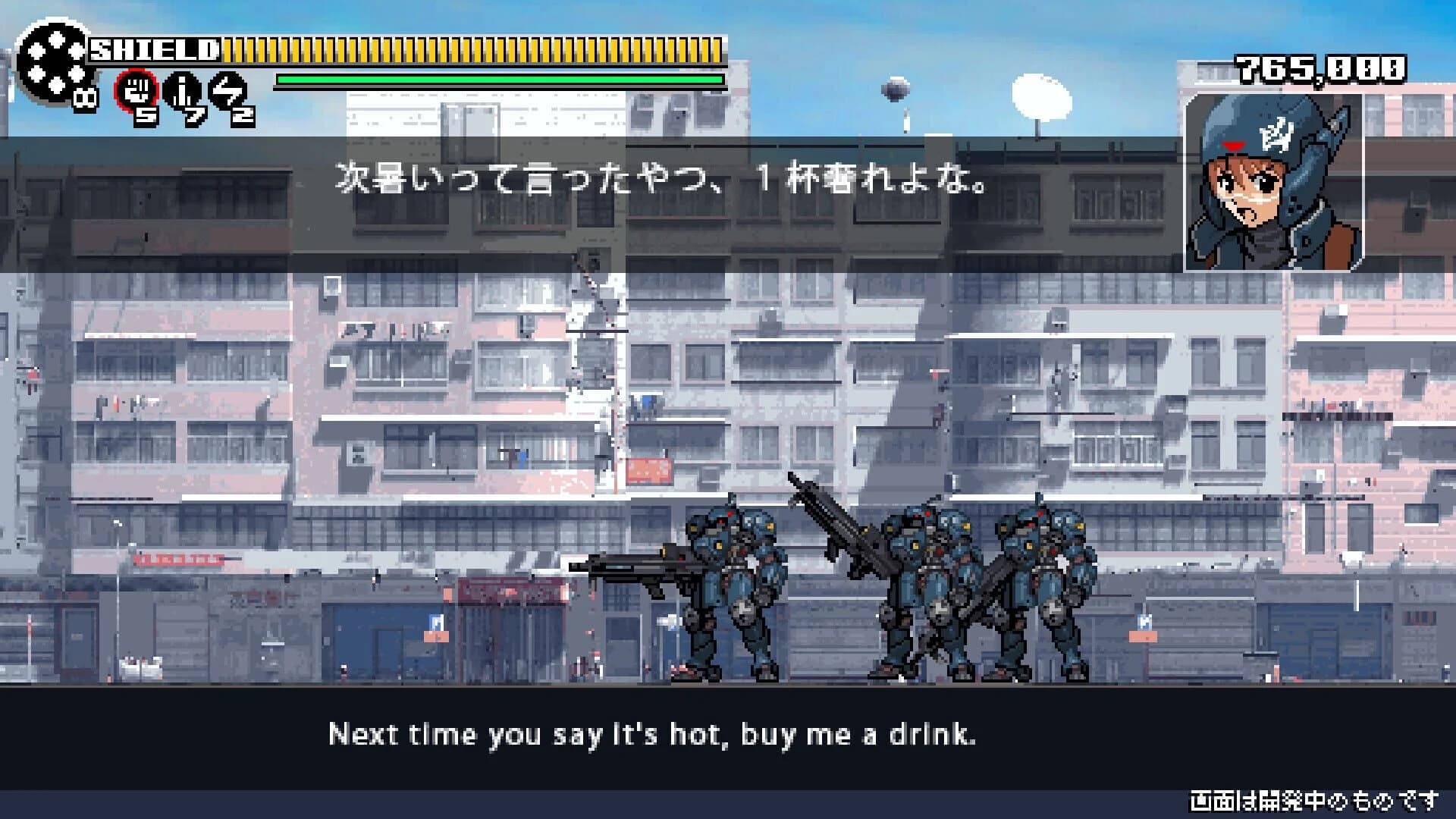
Task: Toggle the red alert marker on the pilot's helmet
Action: click(x=1233, y=144)
